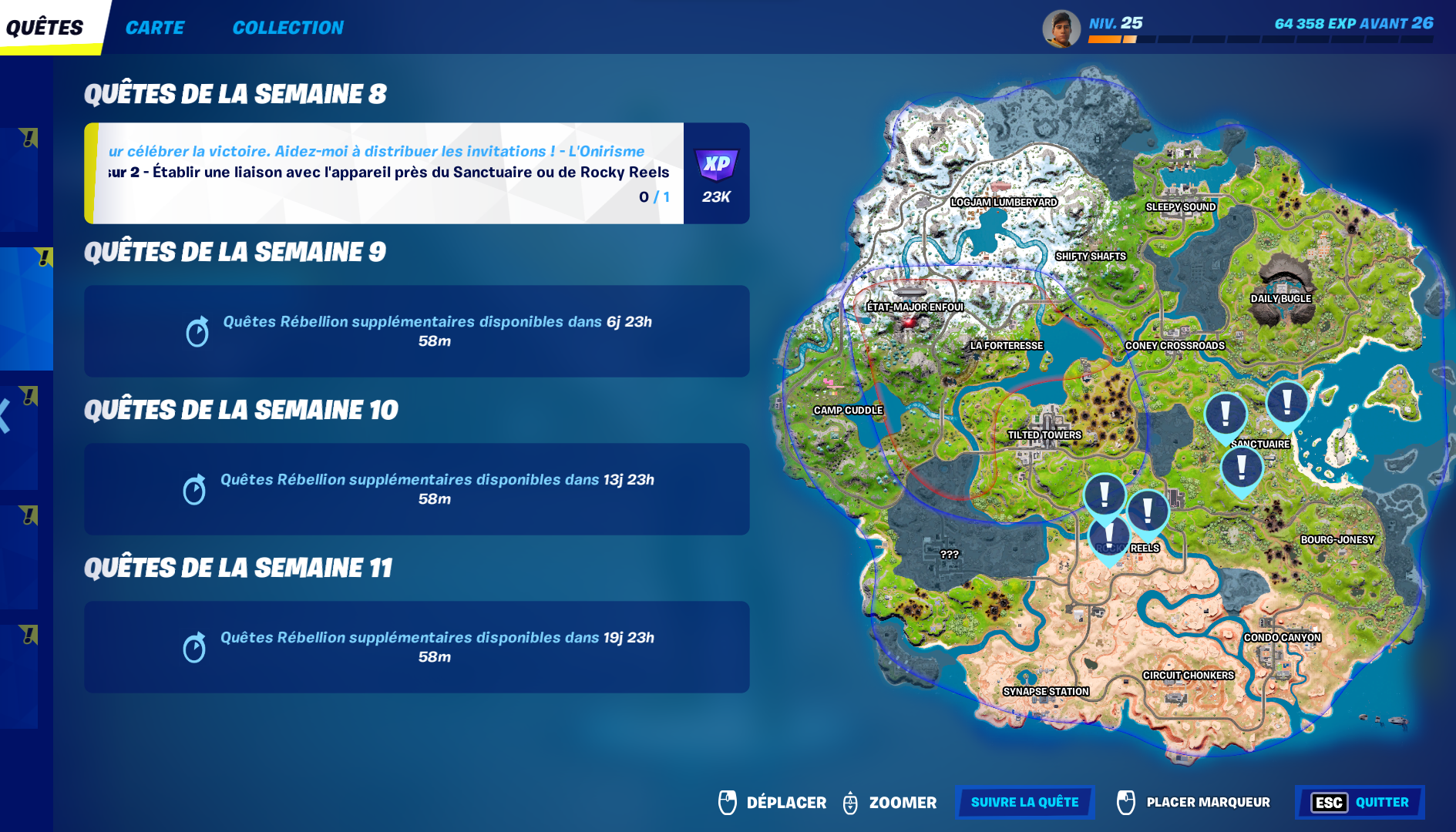Switch to the CARTE tab
The image size is (1456, 832).
tap(155, 27)
